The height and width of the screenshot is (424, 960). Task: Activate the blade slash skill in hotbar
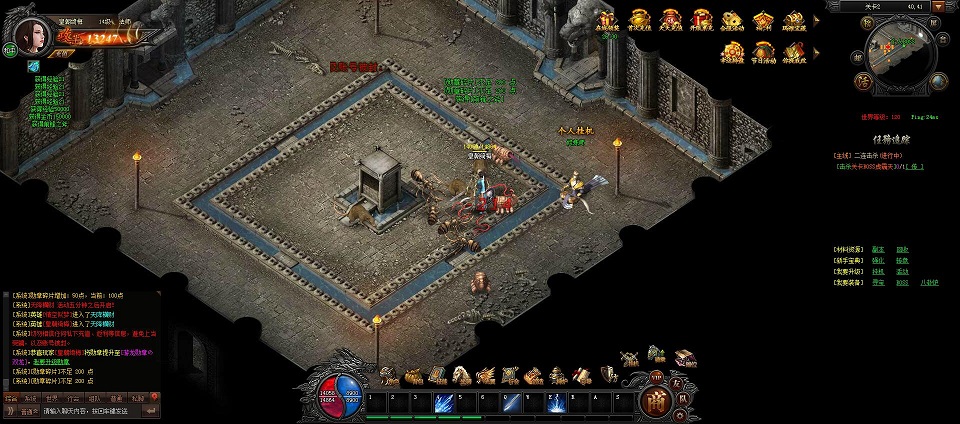(511, 403)
